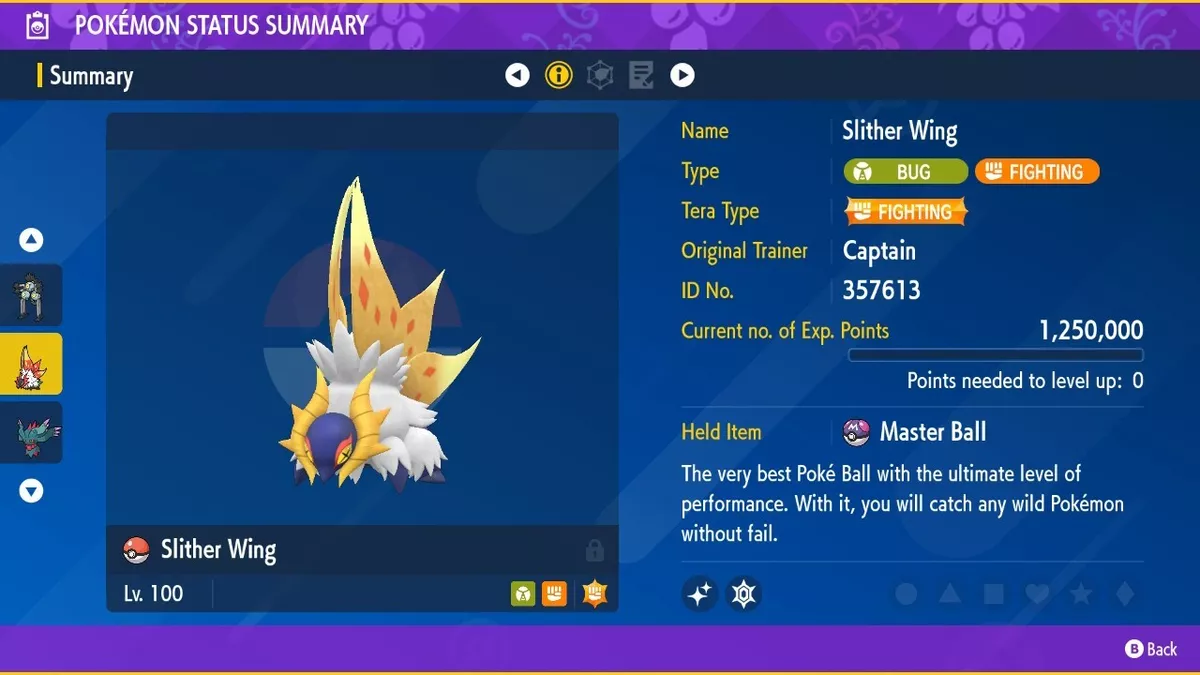Move up in the party list
Viewport: 1200px width, 675px height.
click(x=32, y=240)
